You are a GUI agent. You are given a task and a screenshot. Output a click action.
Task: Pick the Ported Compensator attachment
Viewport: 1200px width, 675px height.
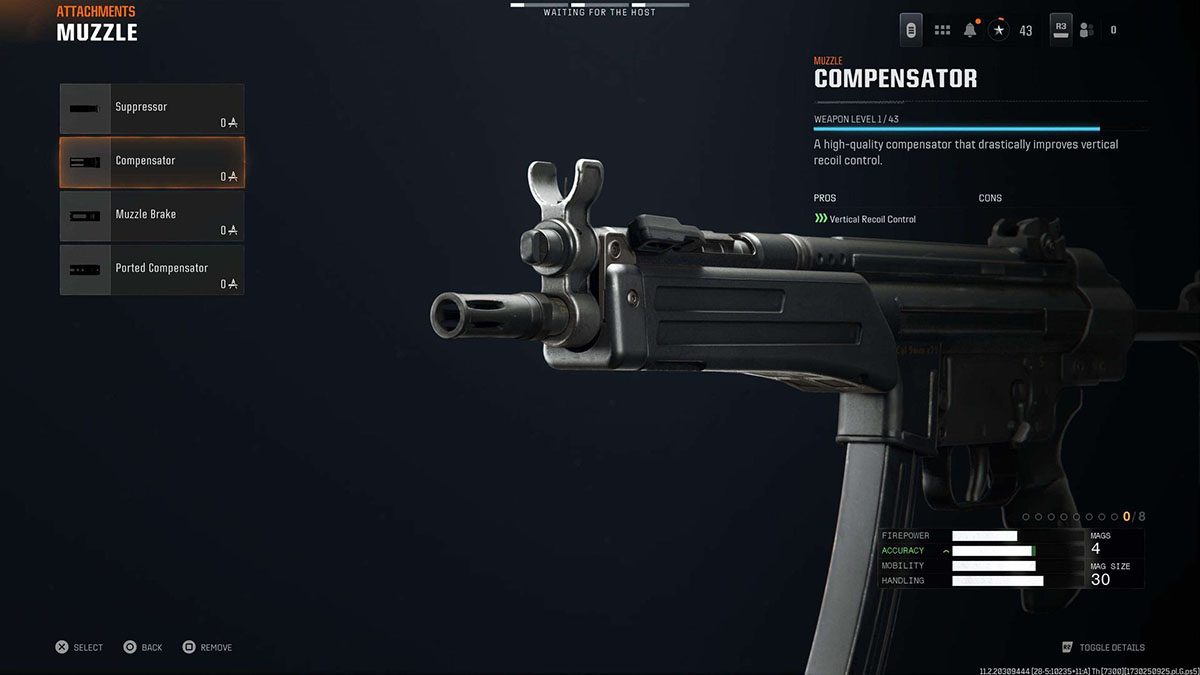click(x=151, y=270)
